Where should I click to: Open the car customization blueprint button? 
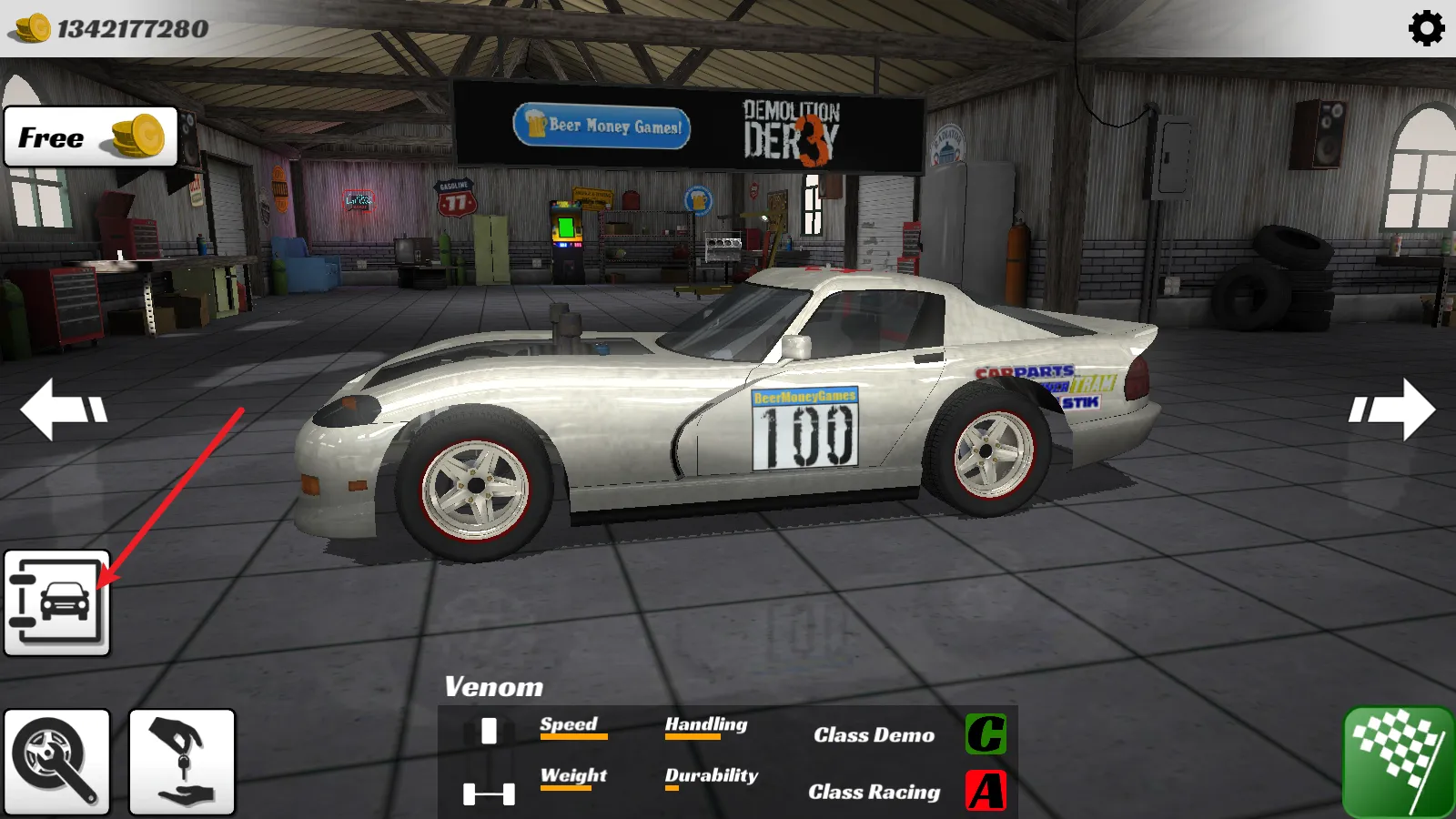[x=56, y=602]
